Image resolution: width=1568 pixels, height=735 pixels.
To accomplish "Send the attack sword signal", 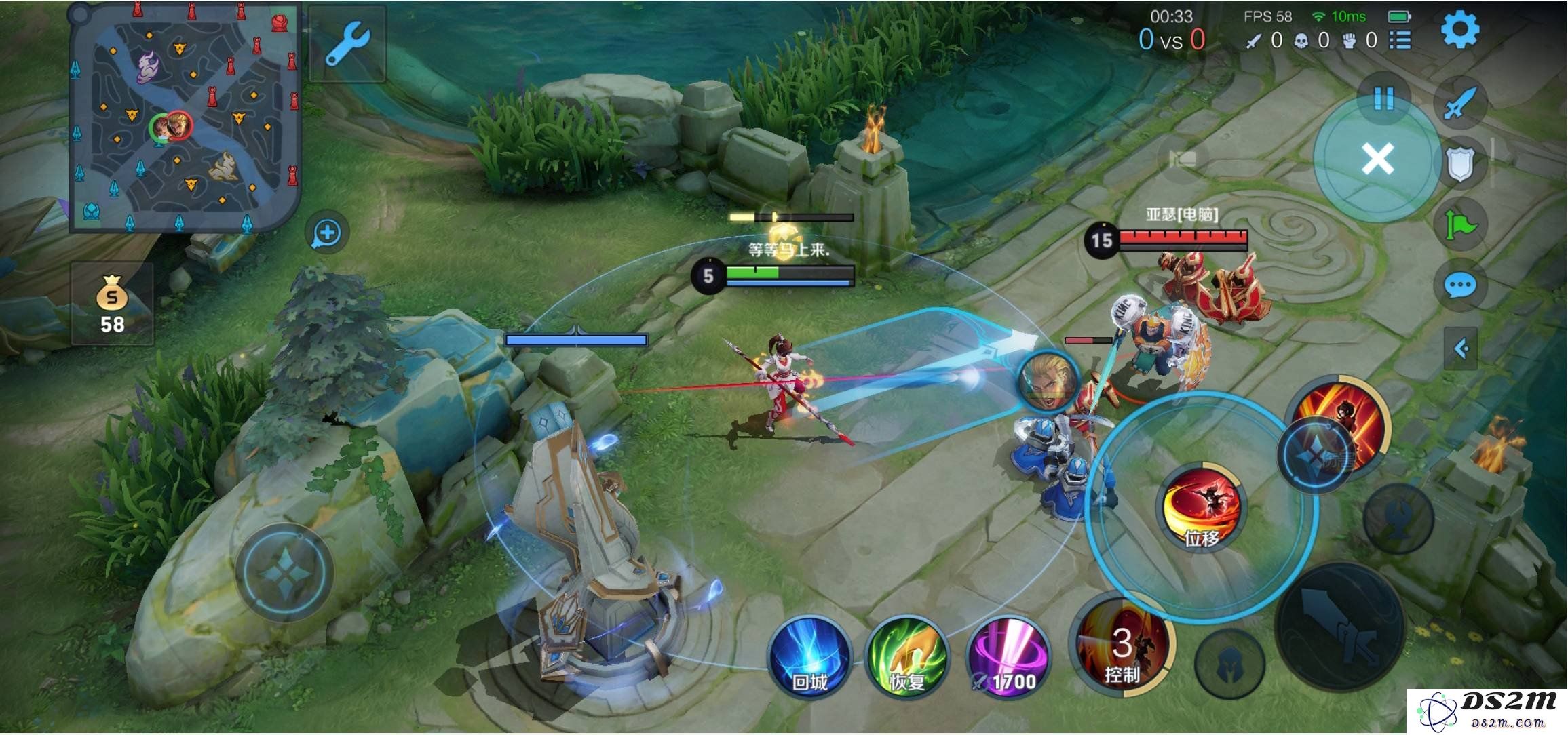I will [1460, 103].
